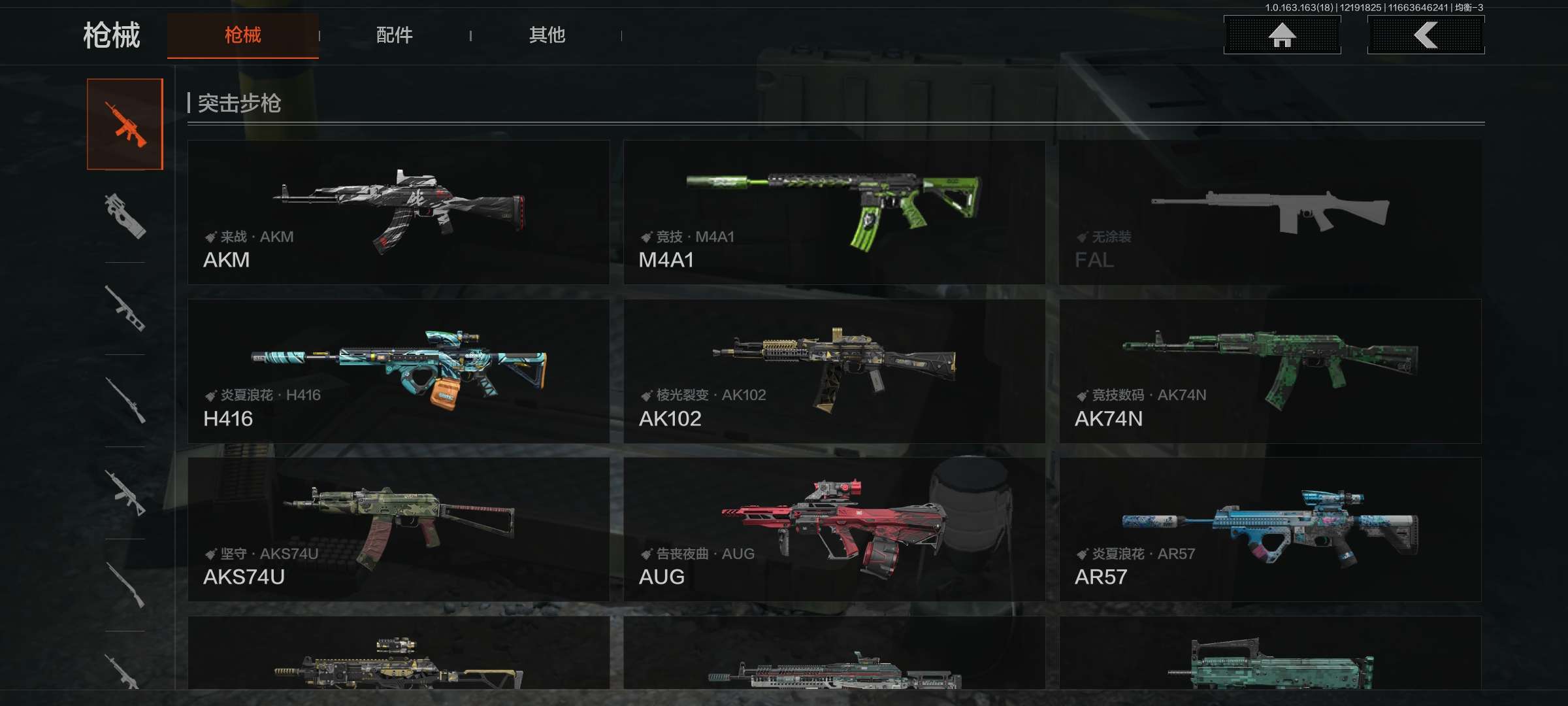This screenshot has height=706, width=1568.
Task: Select the orange assault rifle category icon
Action: click(125, 124)
